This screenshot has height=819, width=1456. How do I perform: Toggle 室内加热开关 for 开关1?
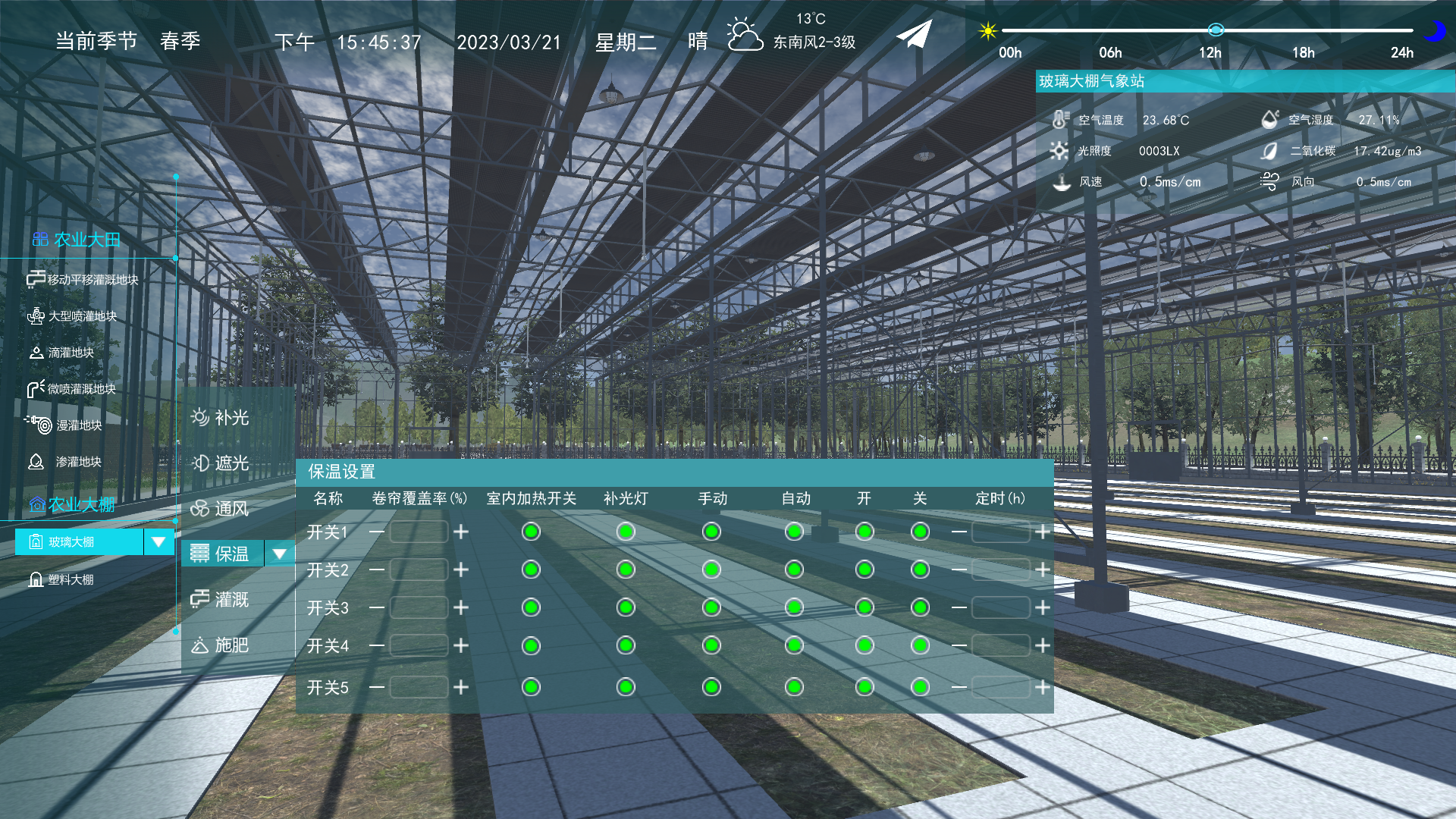[x=531, y=532]
